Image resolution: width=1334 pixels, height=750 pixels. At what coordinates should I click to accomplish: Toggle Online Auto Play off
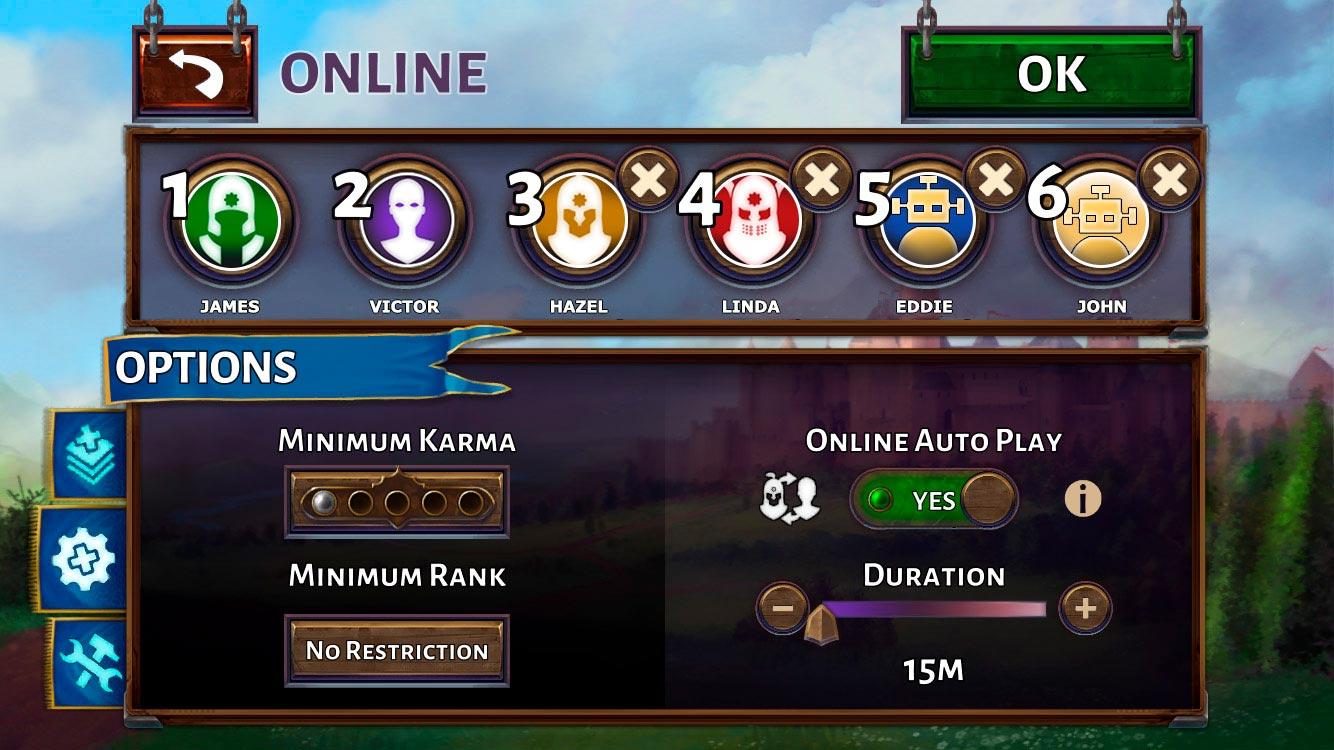tap(934, 499)
